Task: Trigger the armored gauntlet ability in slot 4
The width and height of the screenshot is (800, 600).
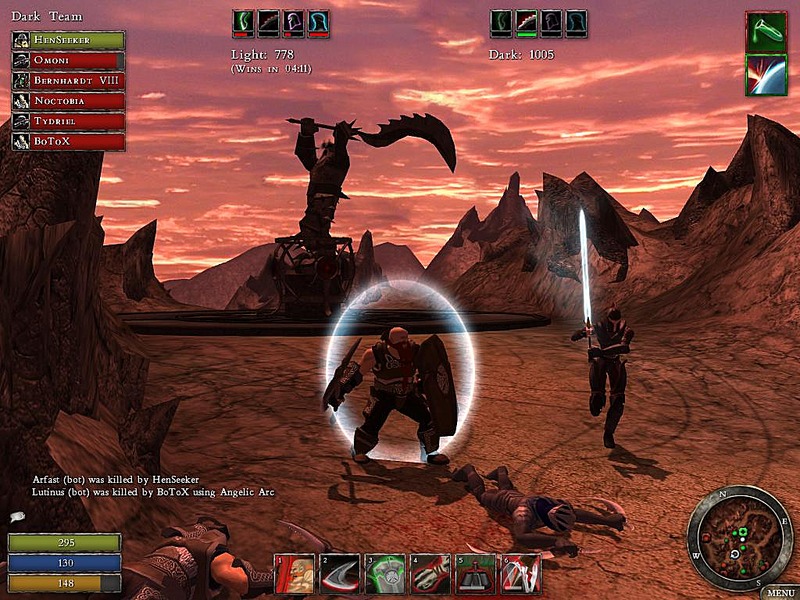Action: click(430, 574)
